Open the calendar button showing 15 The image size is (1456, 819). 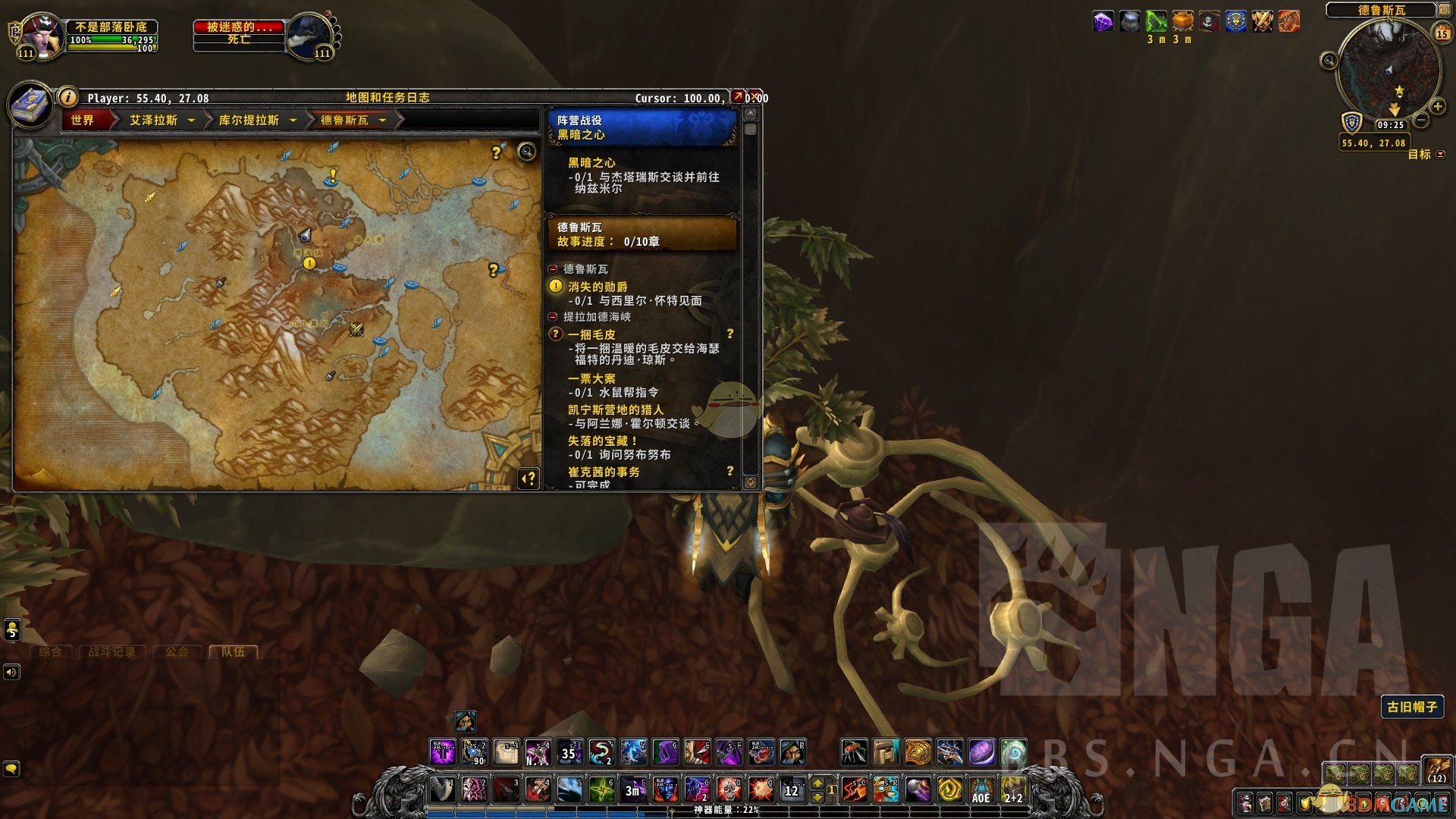point(1442,33)
